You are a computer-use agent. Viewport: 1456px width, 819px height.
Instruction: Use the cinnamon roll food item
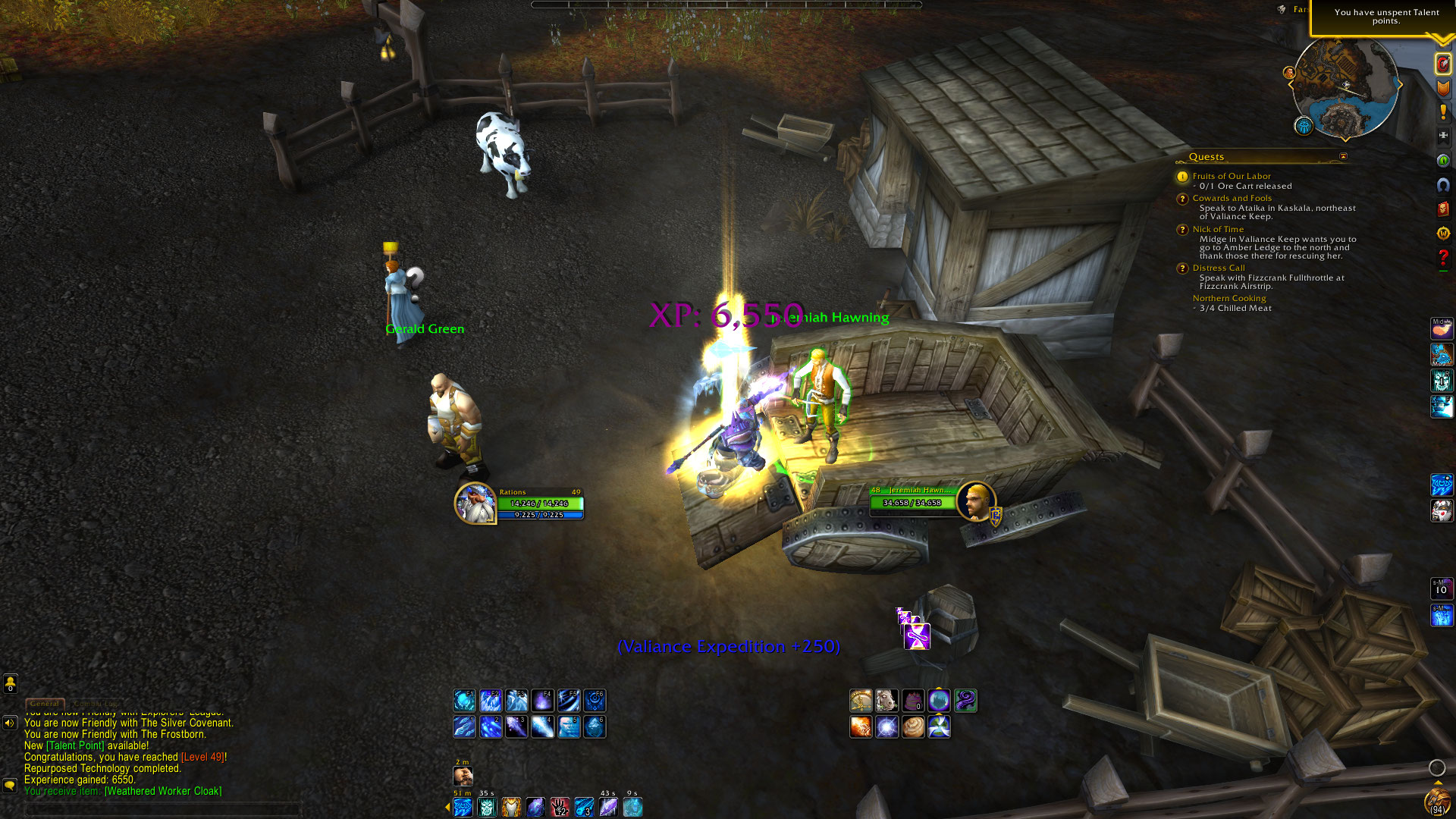point(913,727)
